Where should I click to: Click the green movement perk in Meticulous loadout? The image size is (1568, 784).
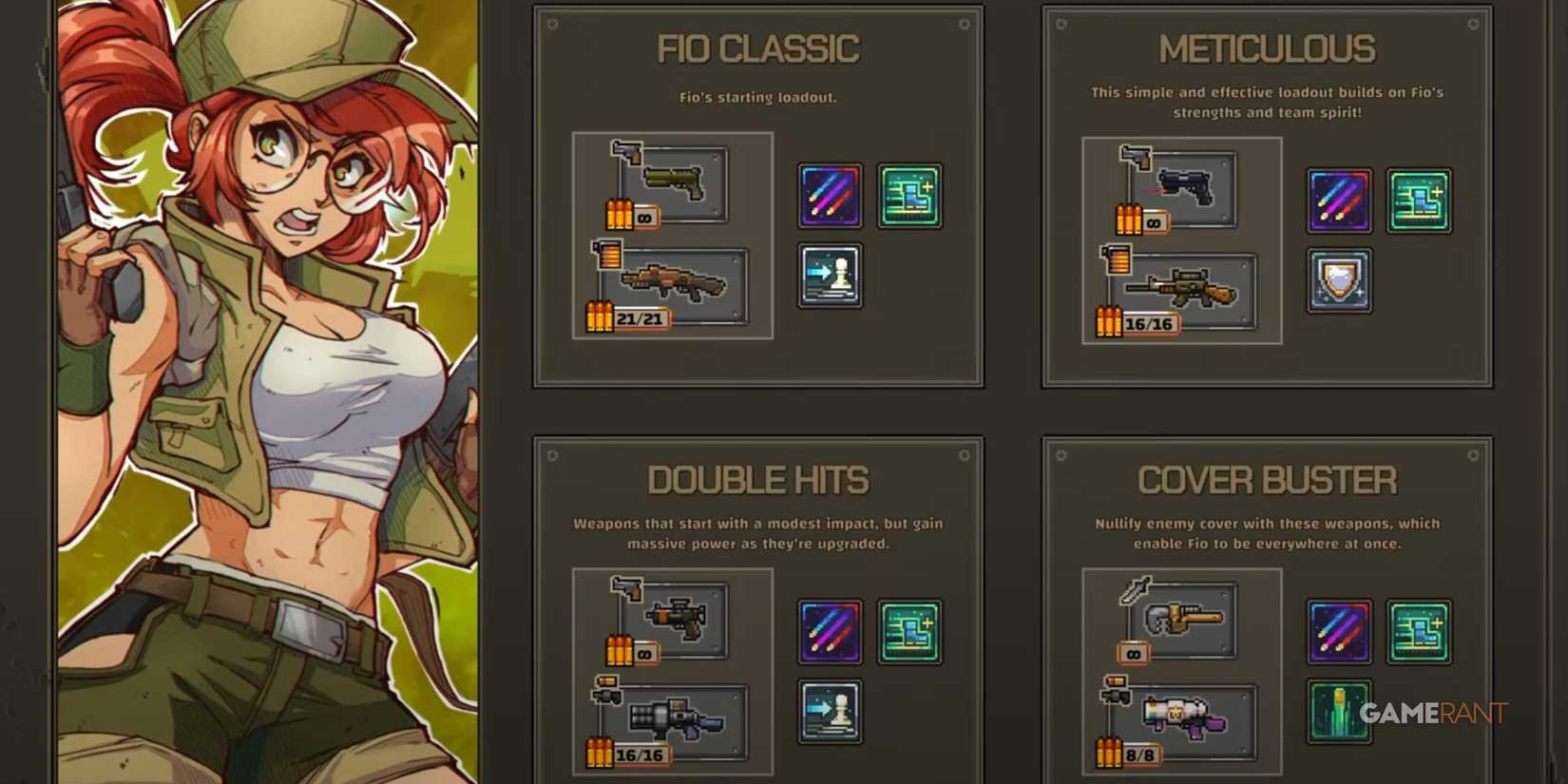[x=1420, y=201]
